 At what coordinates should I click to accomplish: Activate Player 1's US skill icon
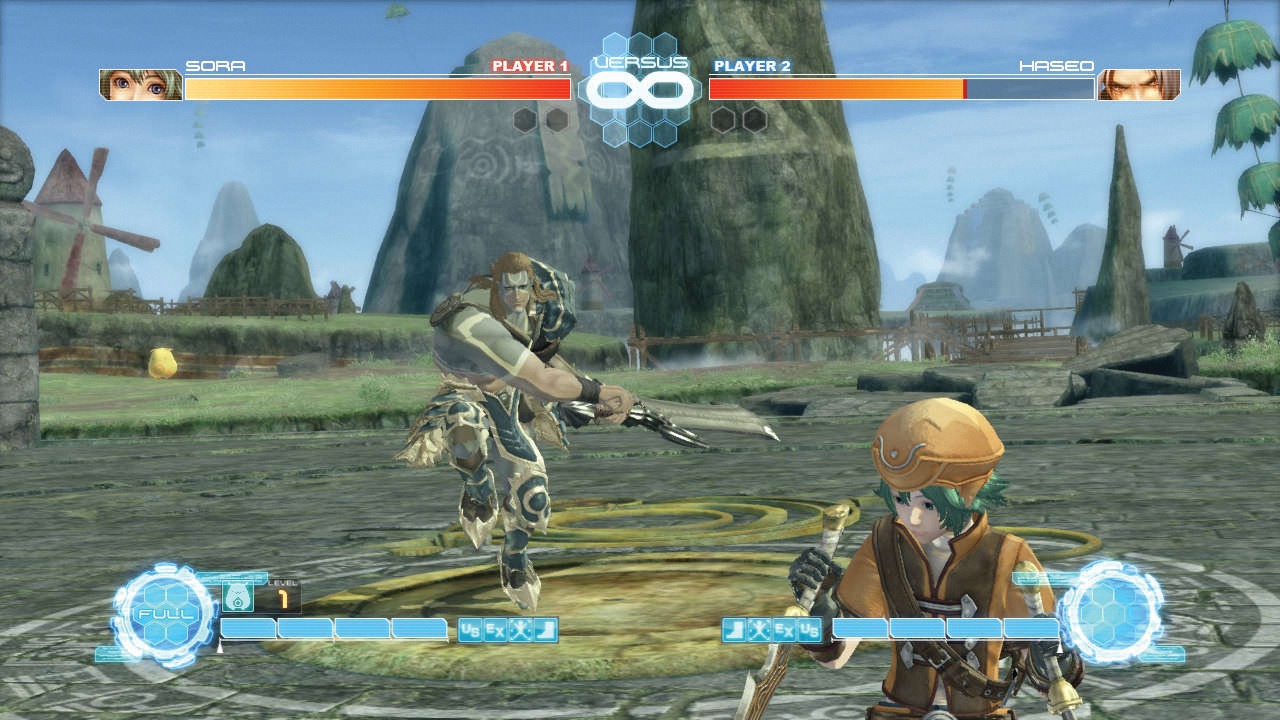pos(470,630)
